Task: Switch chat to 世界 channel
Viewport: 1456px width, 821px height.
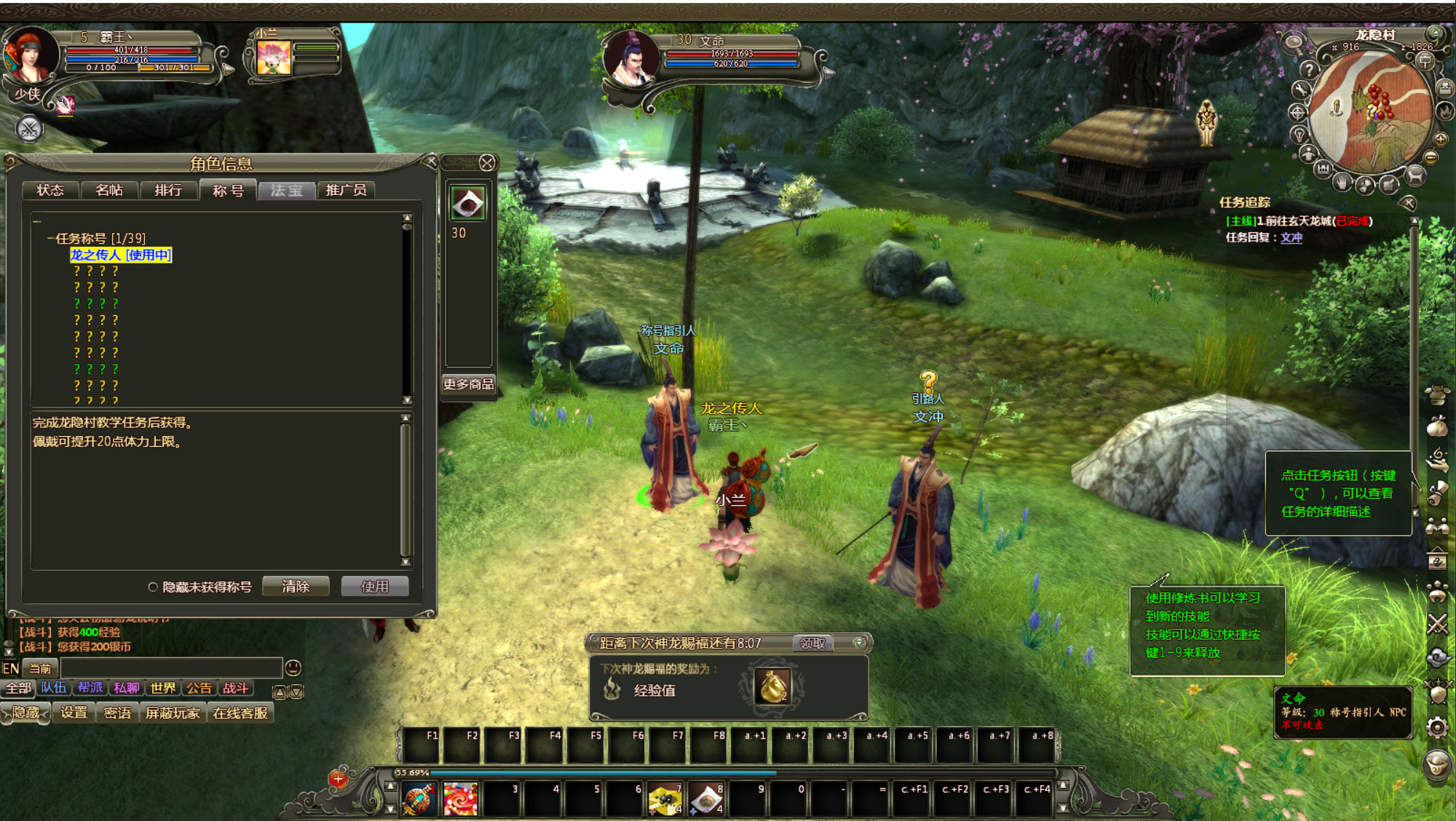Action: 163,689
